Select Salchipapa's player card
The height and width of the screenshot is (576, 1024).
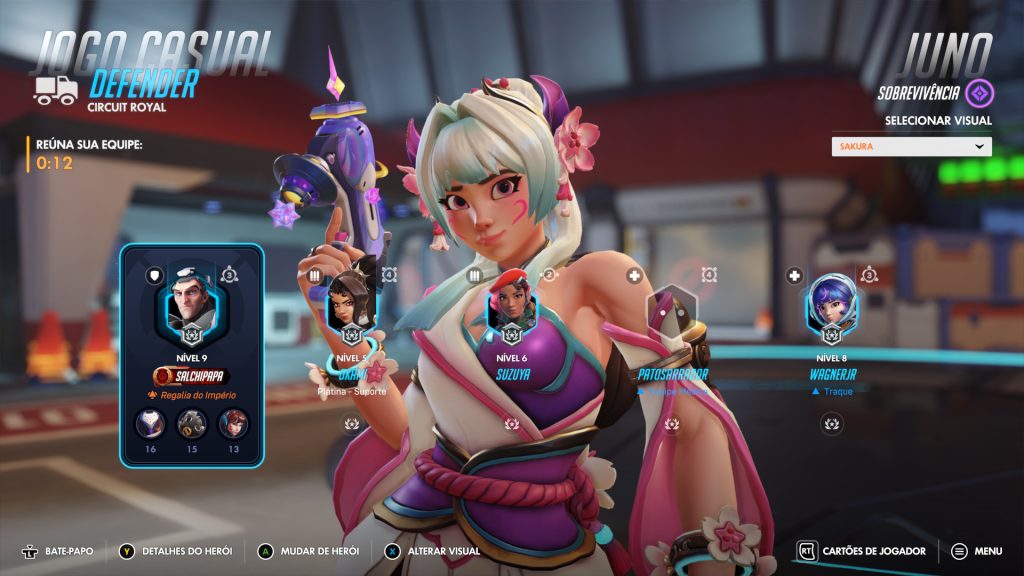[191, 355]
